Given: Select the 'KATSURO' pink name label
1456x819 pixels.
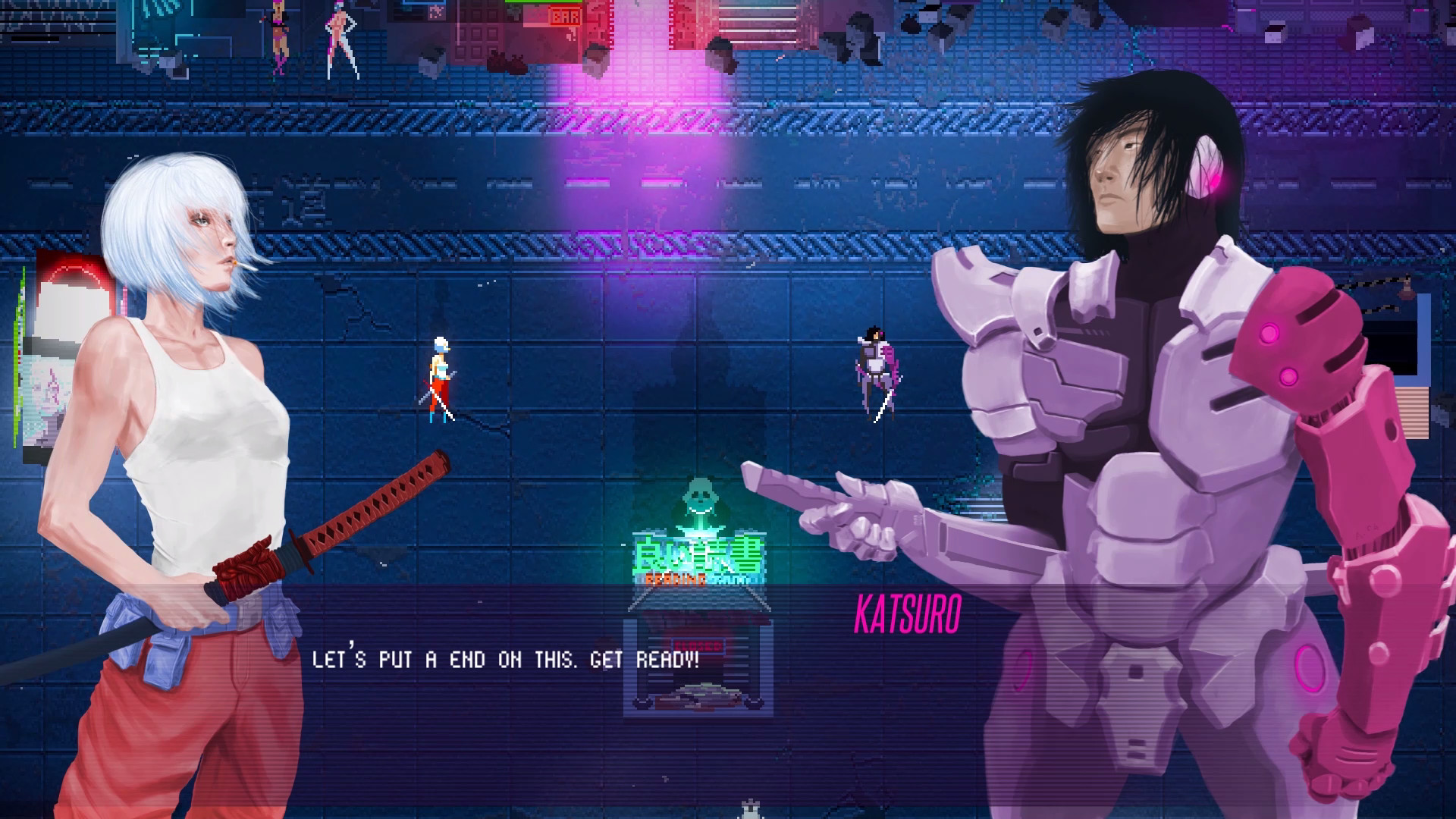Looking at the screenshot, I should coord(908,616).
